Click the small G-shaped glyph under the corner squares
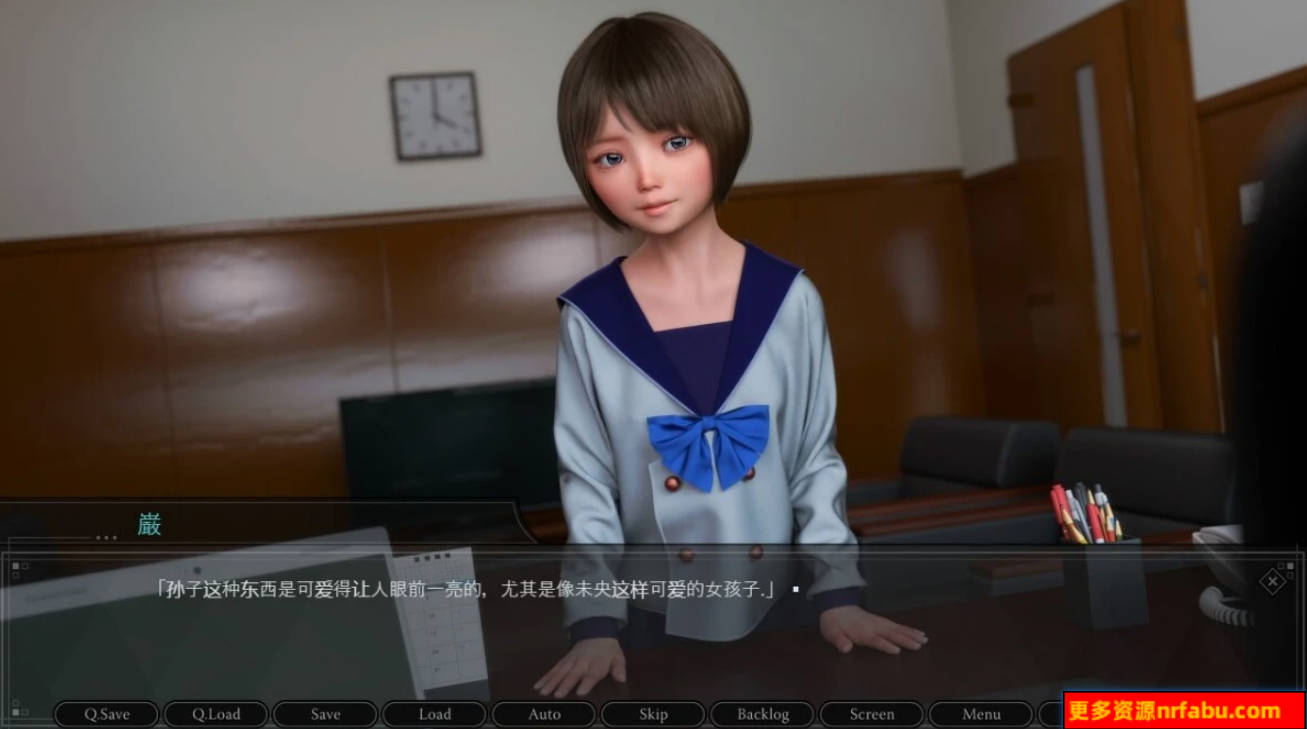1307x729 pixels. (x=1290, y=574)
